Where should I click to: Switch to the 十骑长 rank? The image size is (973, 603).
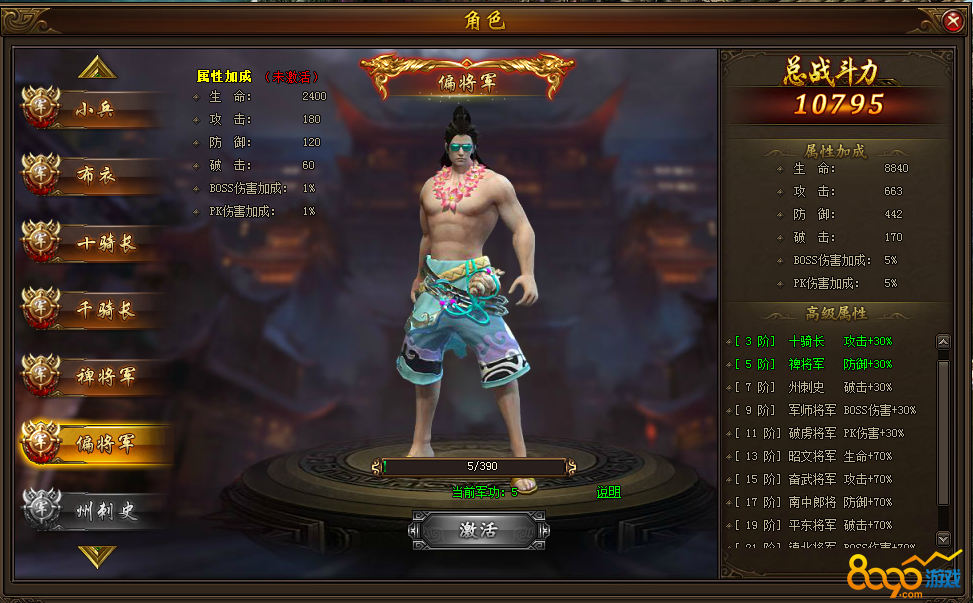click(95, 242)
